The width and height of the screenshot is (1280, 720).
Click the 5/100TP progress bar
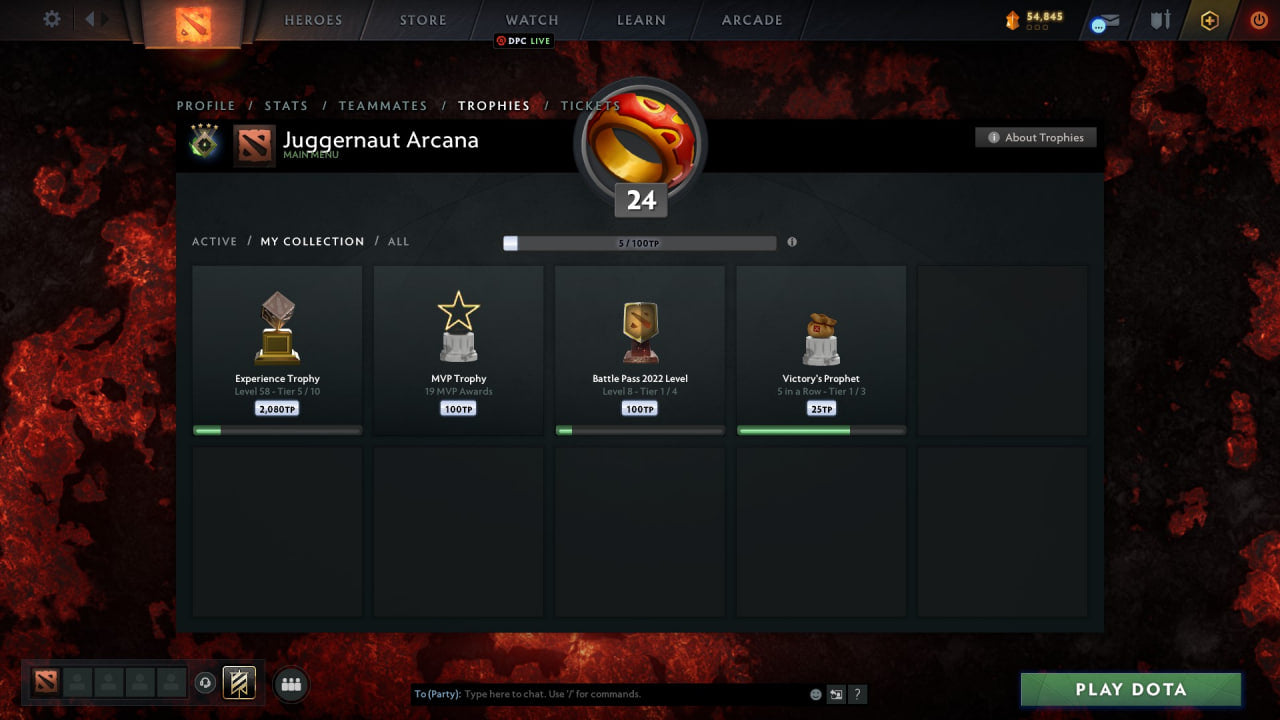pos(640,242)
